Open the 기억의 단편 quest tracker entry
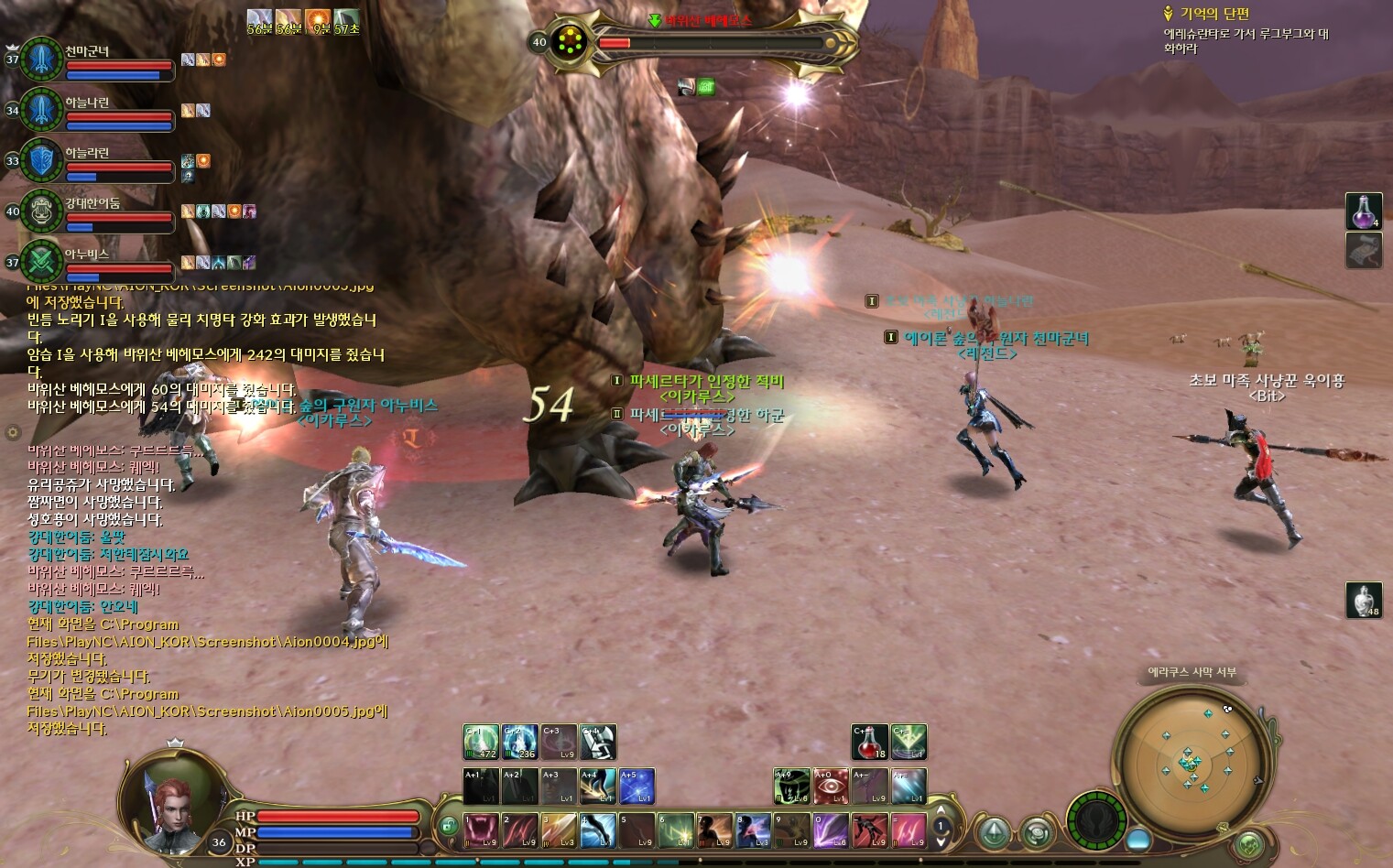 (1214, 14)
